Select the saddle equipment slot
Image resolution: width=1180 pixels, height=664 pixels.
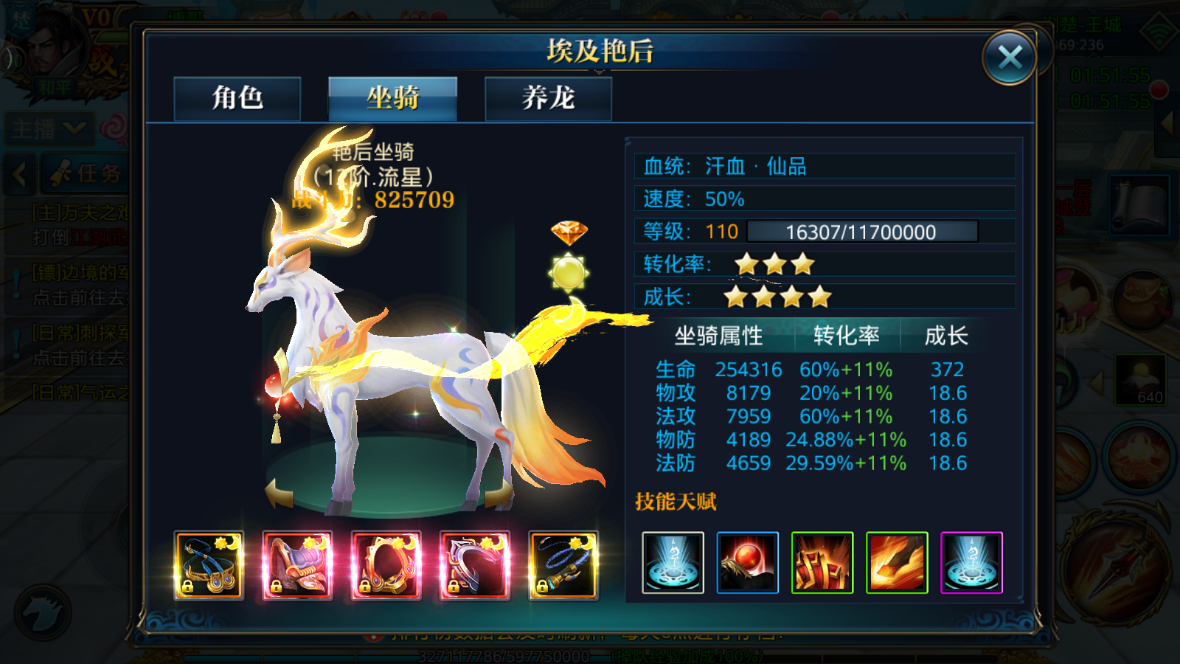tap(297, 565)
